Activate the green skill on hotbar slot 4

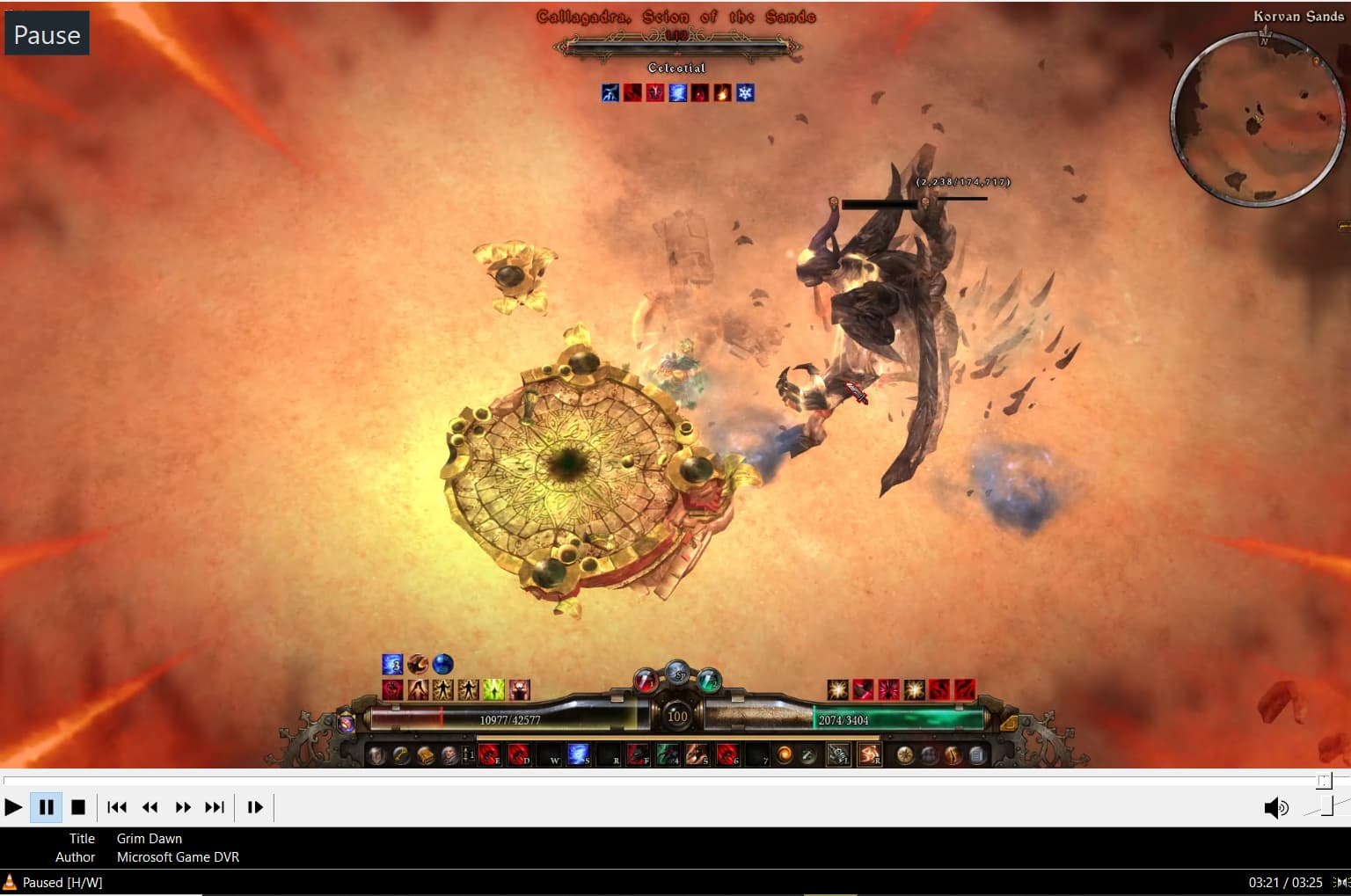[x=668, y=754]
